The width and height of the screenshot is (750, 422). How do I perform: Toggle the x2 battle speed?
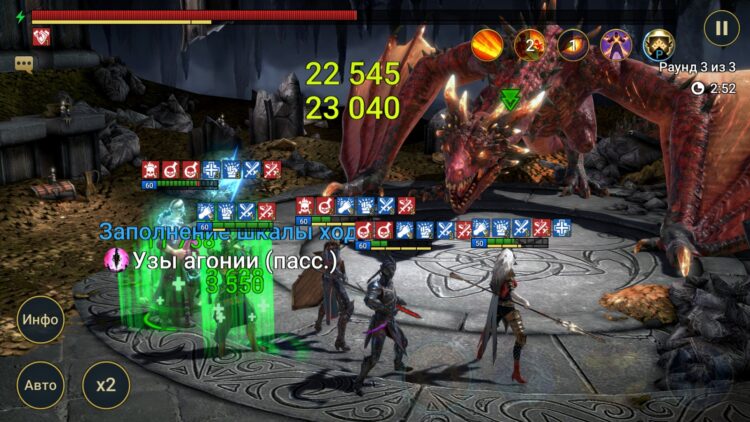[105, 384]
